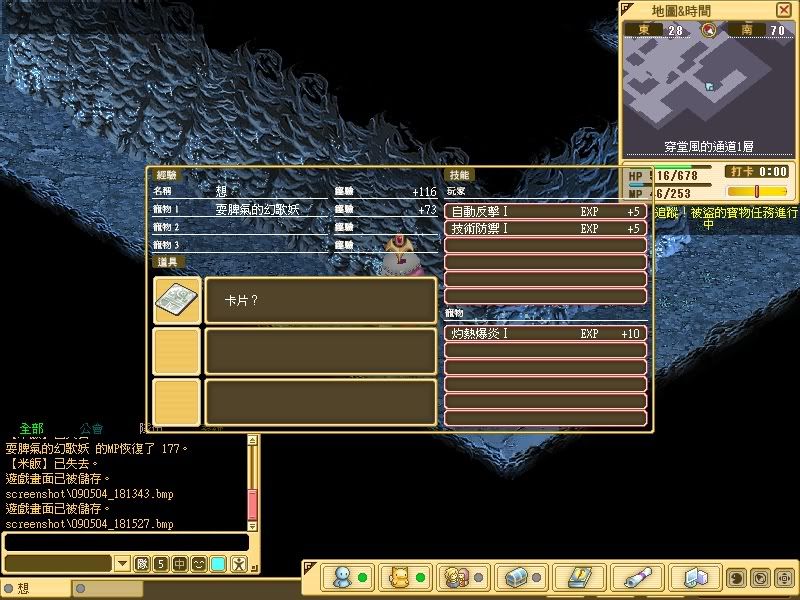Open the emoticon smiley face button

click(x=199, y=564)
